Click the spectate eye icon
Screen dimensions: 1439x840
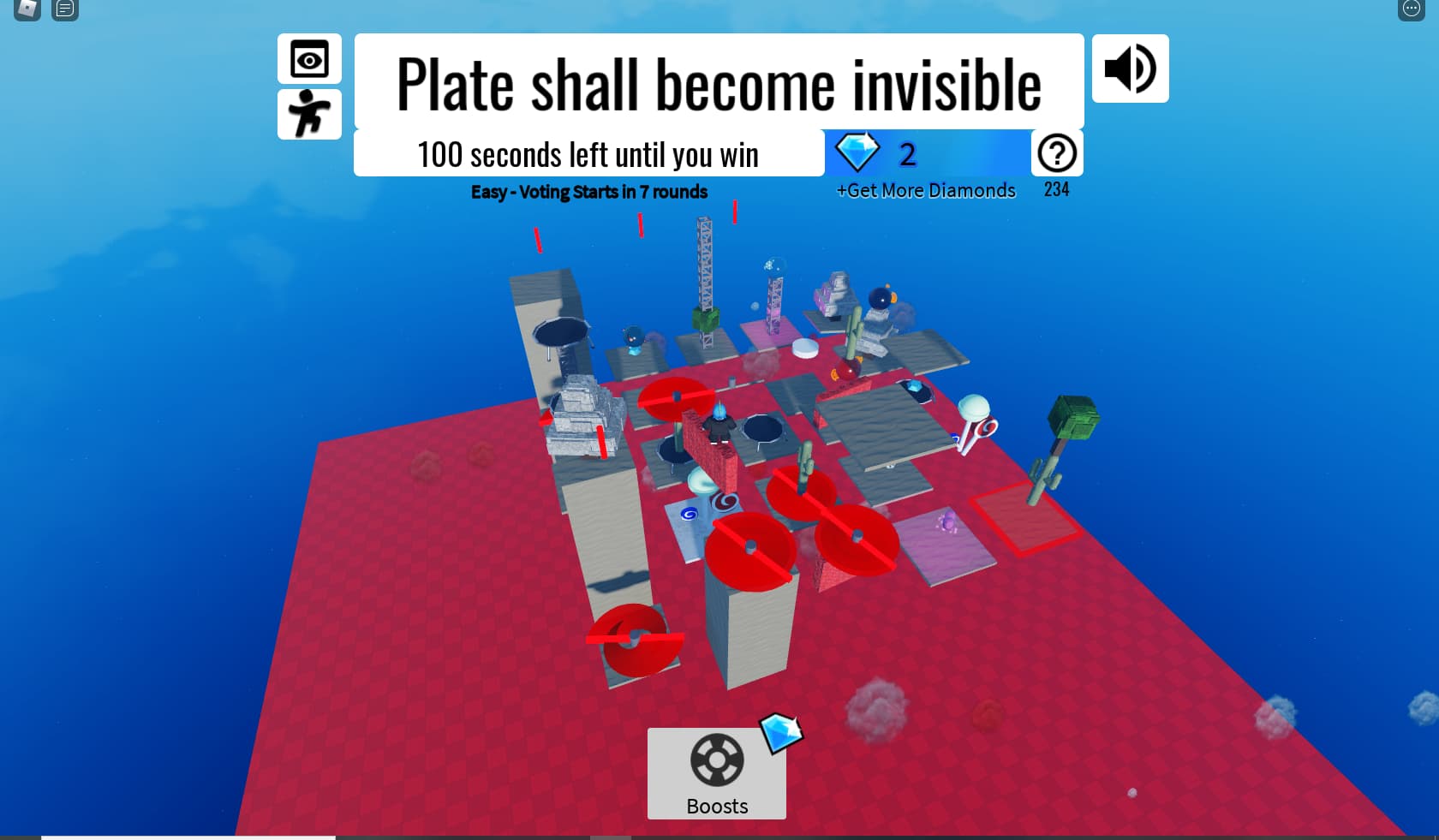[x=309, y=59]
